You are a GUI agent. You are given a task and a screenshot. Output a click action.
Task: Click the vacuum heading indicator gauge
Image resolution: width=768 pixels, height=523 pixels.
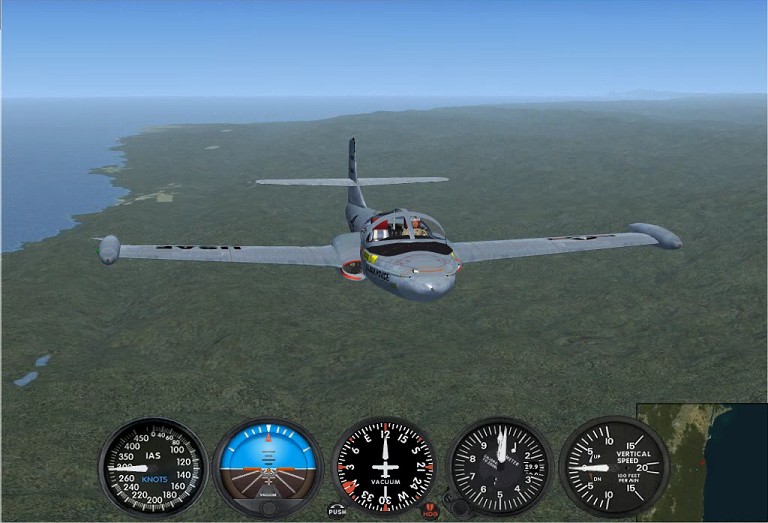pyautogui.click(x=384, y=467)
